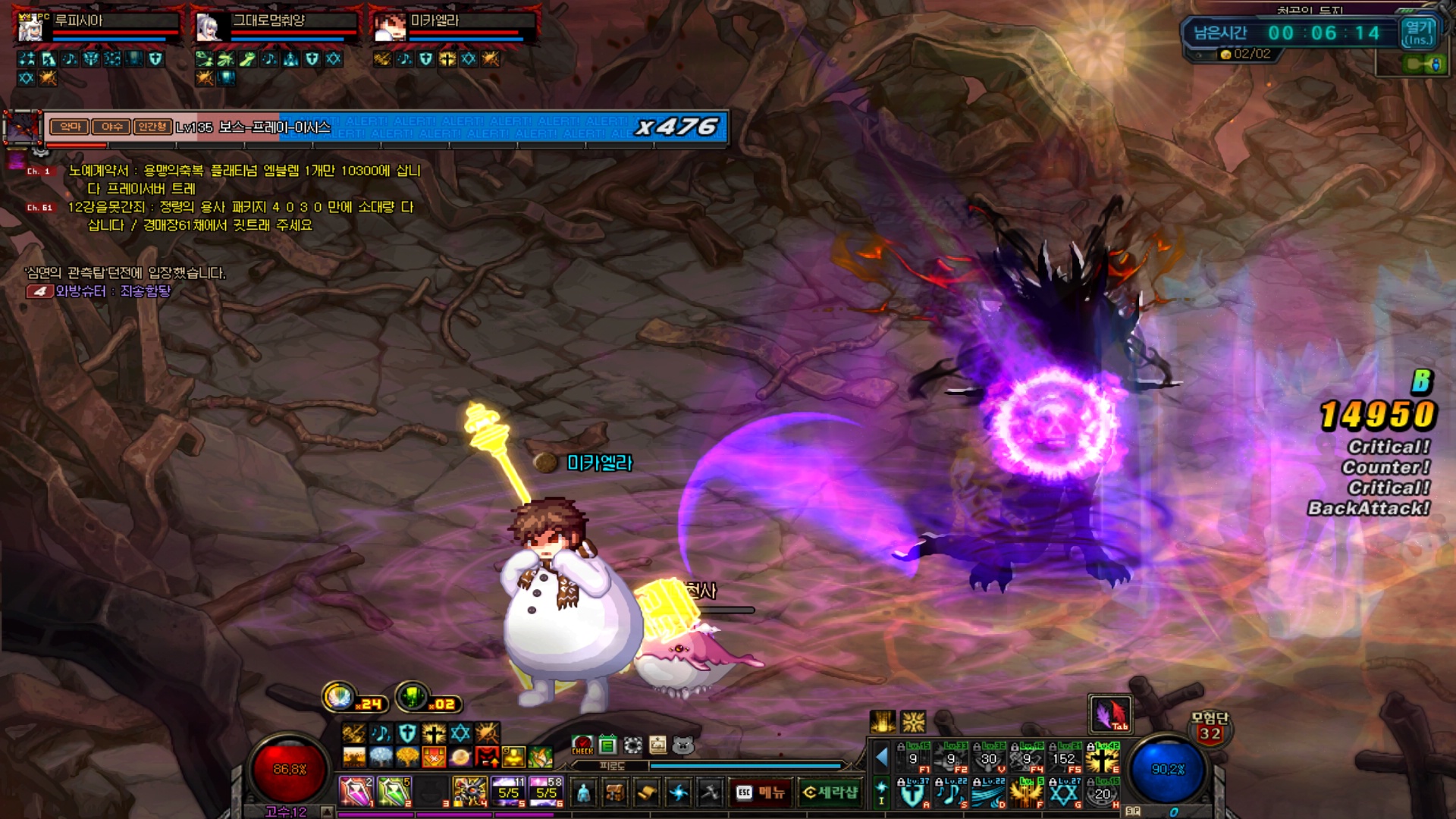Open the ESC 메뉴 button
This screenshot has width=1456, height=819.
pyautogui.click(x=761, y=792)
